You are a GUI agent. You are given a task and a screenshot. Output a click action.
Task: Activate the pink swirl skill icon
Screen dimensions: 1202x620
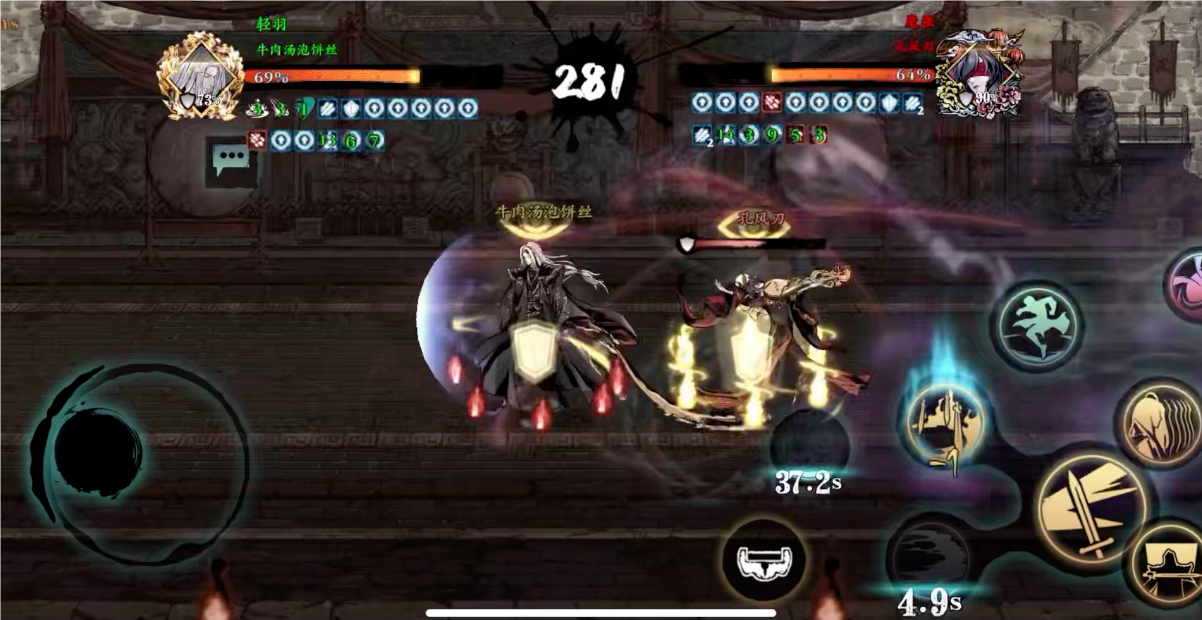pyautogui.click(x=1186, y=286)
